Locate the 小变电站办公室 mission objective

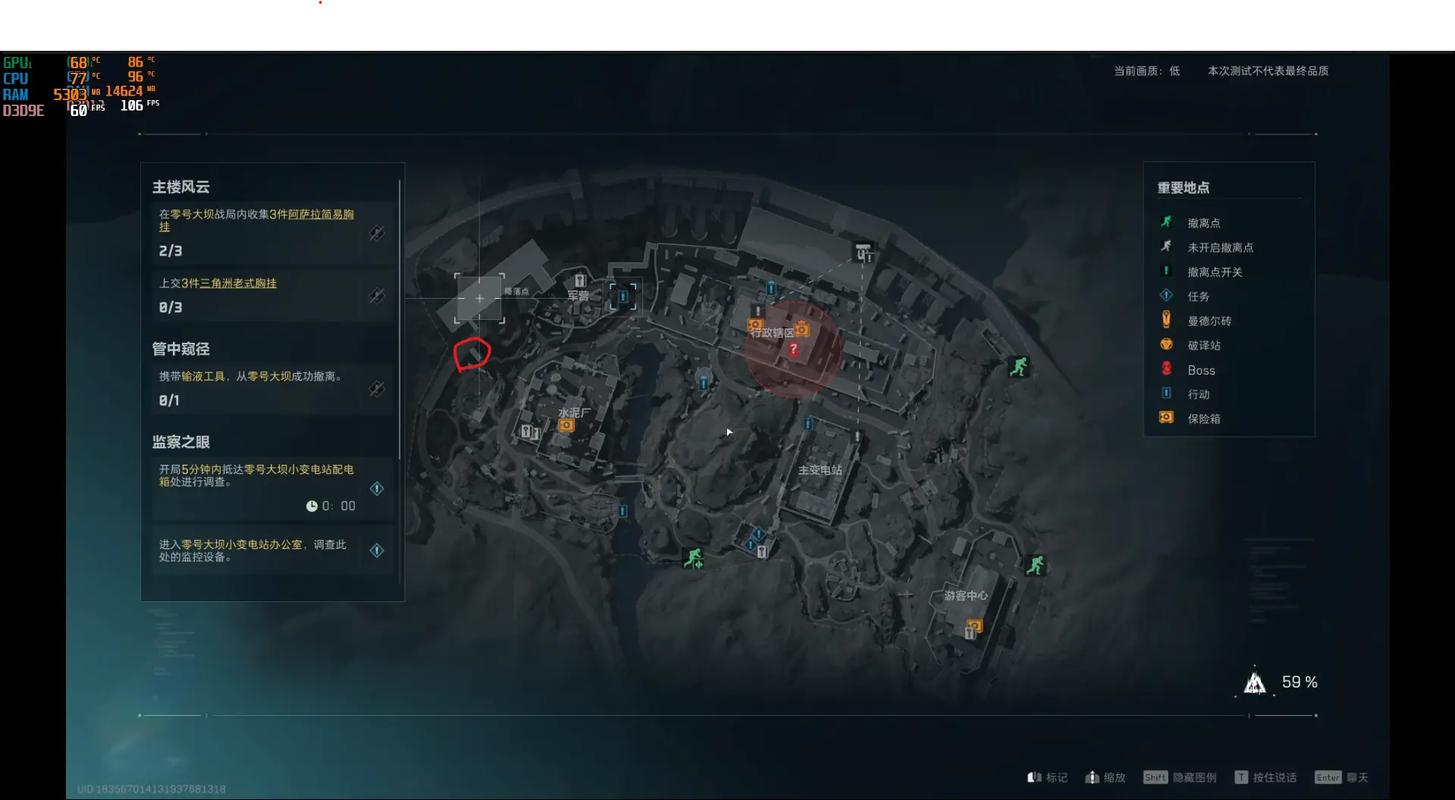pyautogui.click(x=377, y=550)
